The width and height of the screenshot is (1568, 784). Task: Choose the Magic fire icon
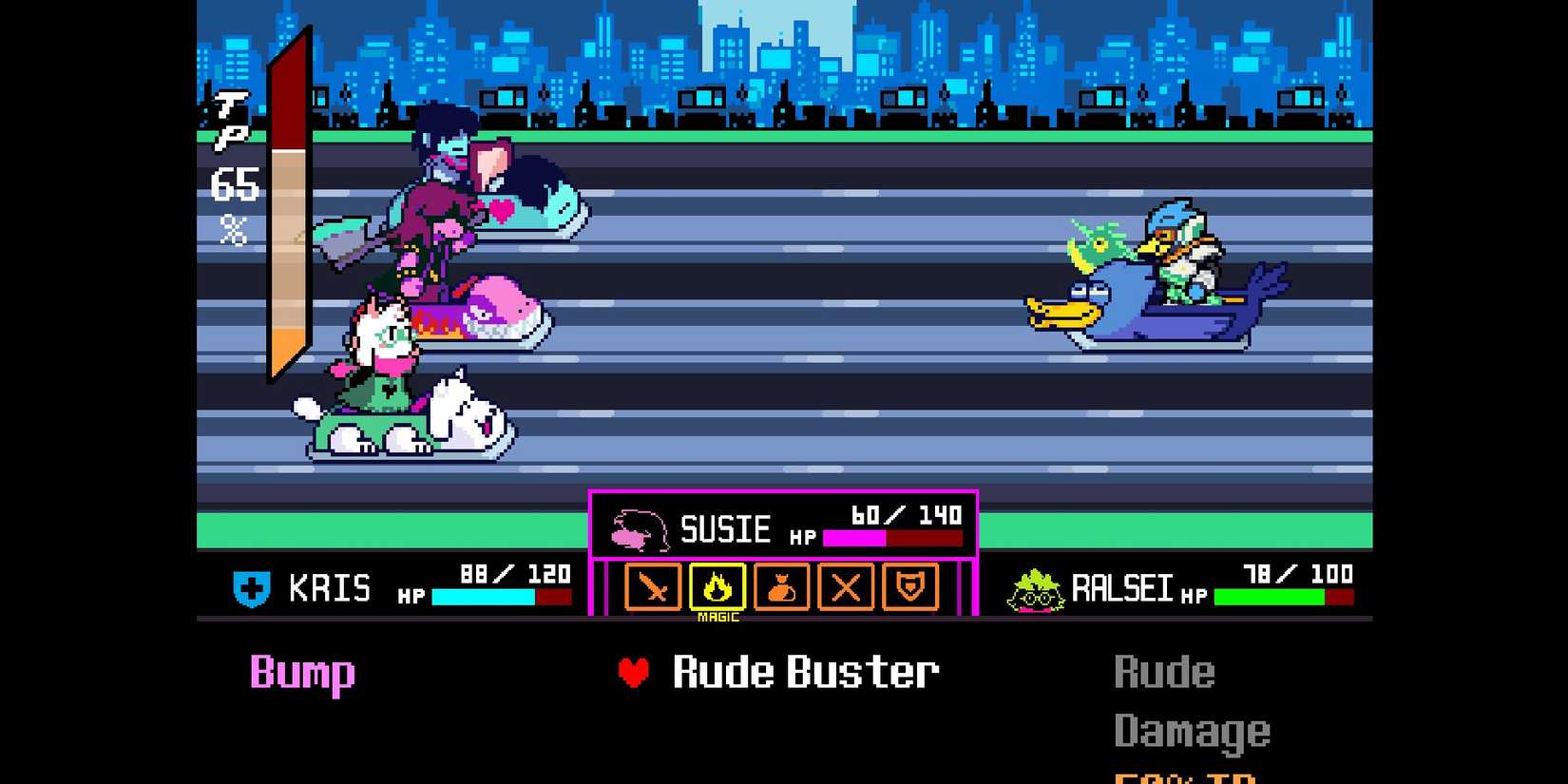click(x=717, y=589)
